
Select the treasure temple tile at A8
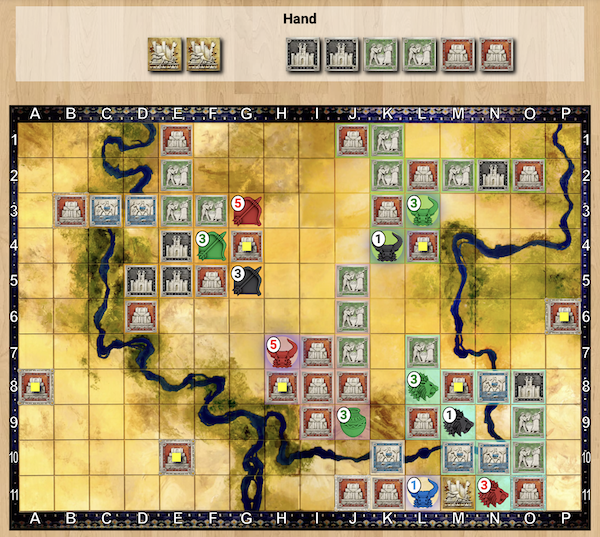(x=37, y=386)
